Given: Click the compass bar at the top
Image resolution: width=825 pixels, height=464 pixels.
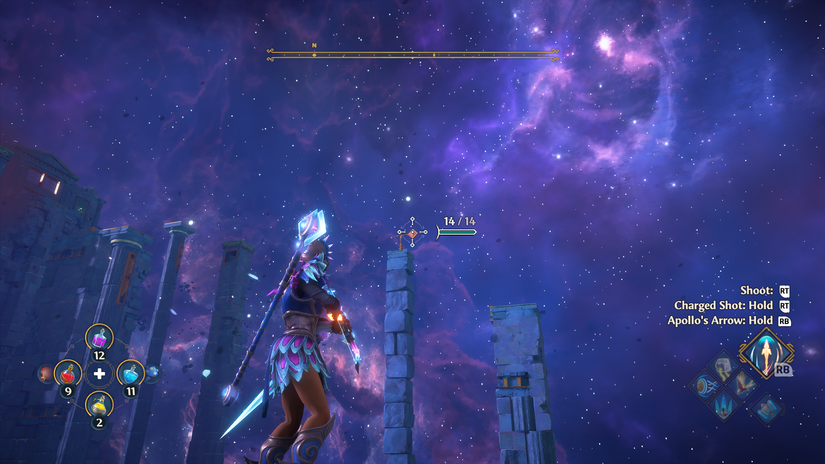Looking at the screenshot, I should coord(412,54).
